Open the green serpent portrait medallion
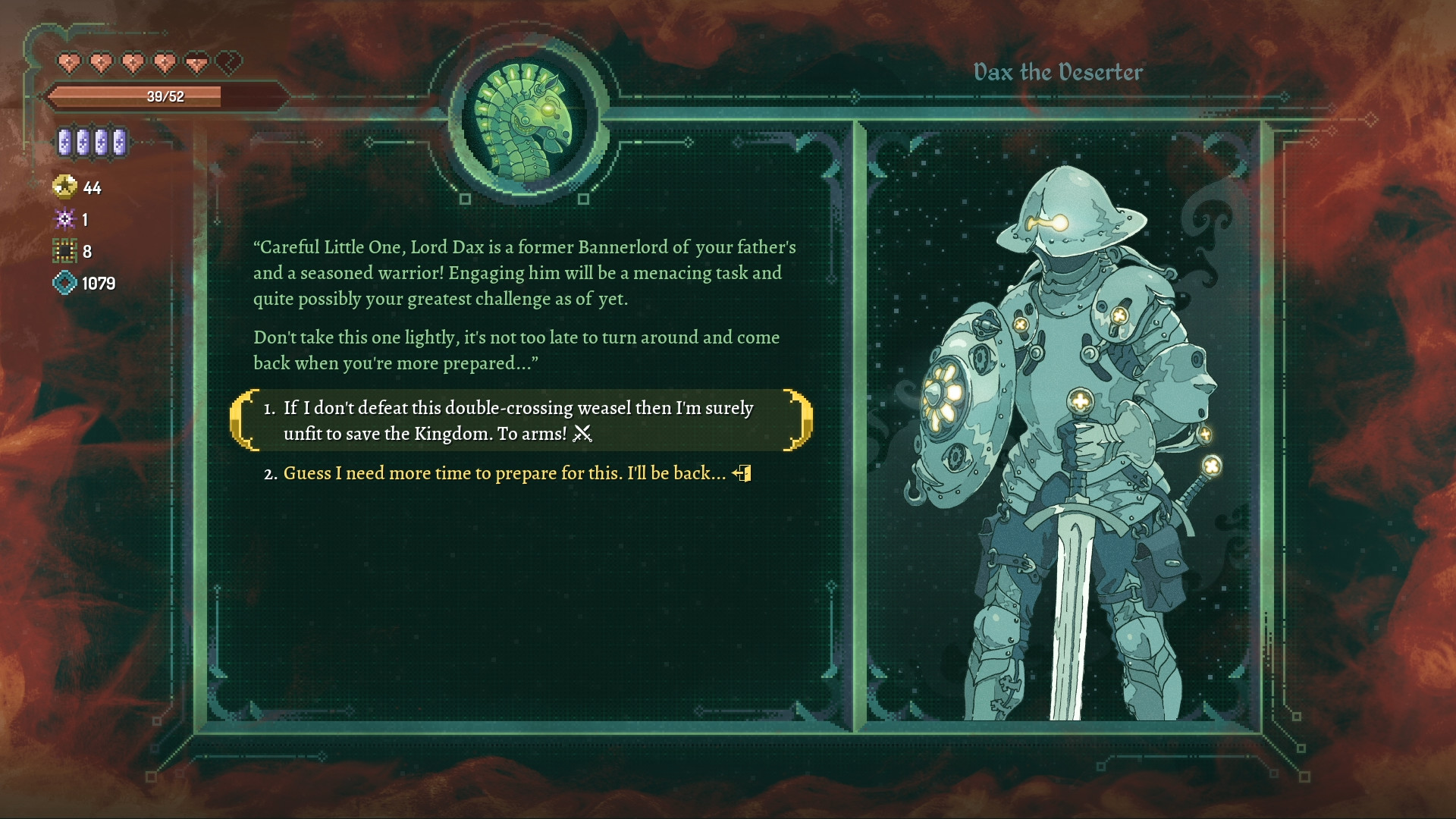Screen dimensions: 1456x819 [x=523, y=121]
